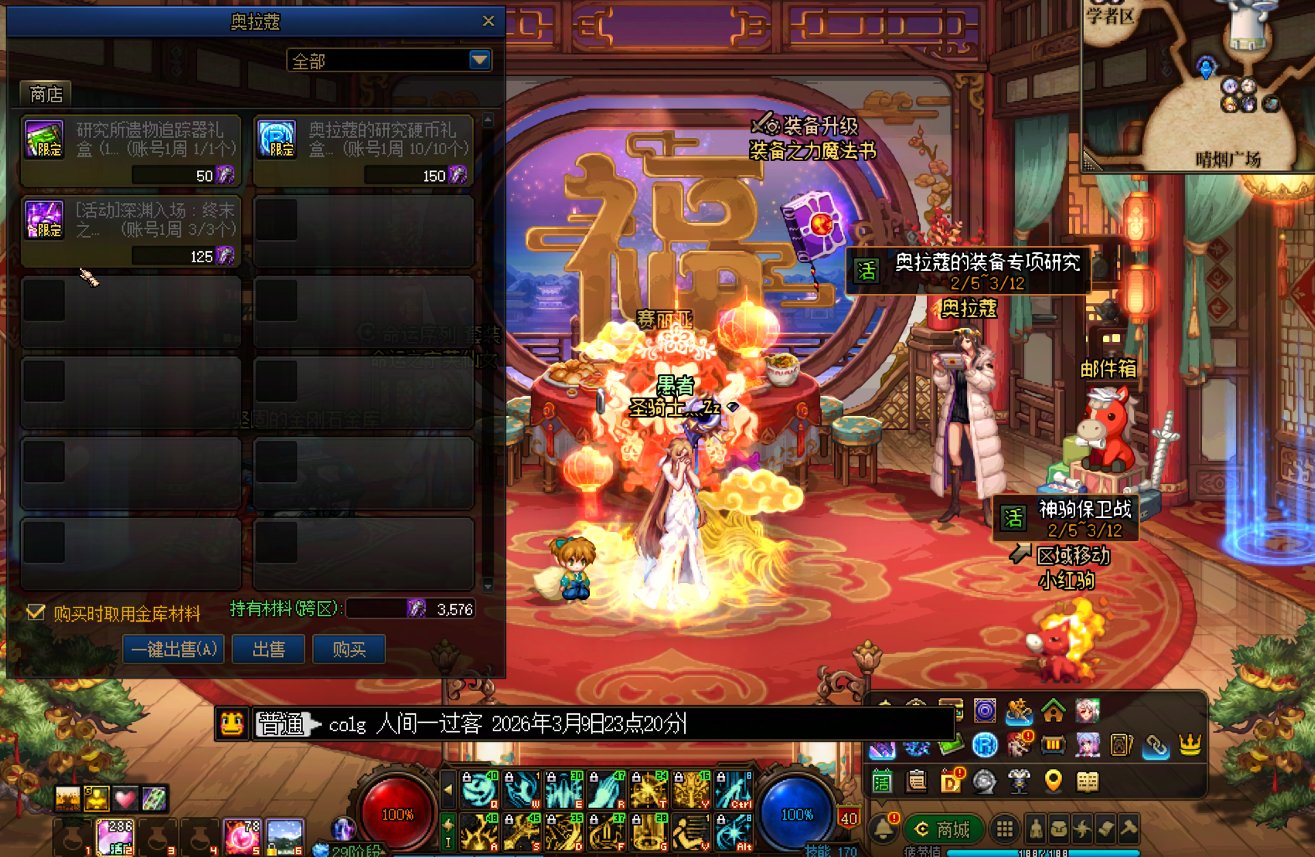Open the gold crown icon
Screen dimensions: 1315x857
1190,745
